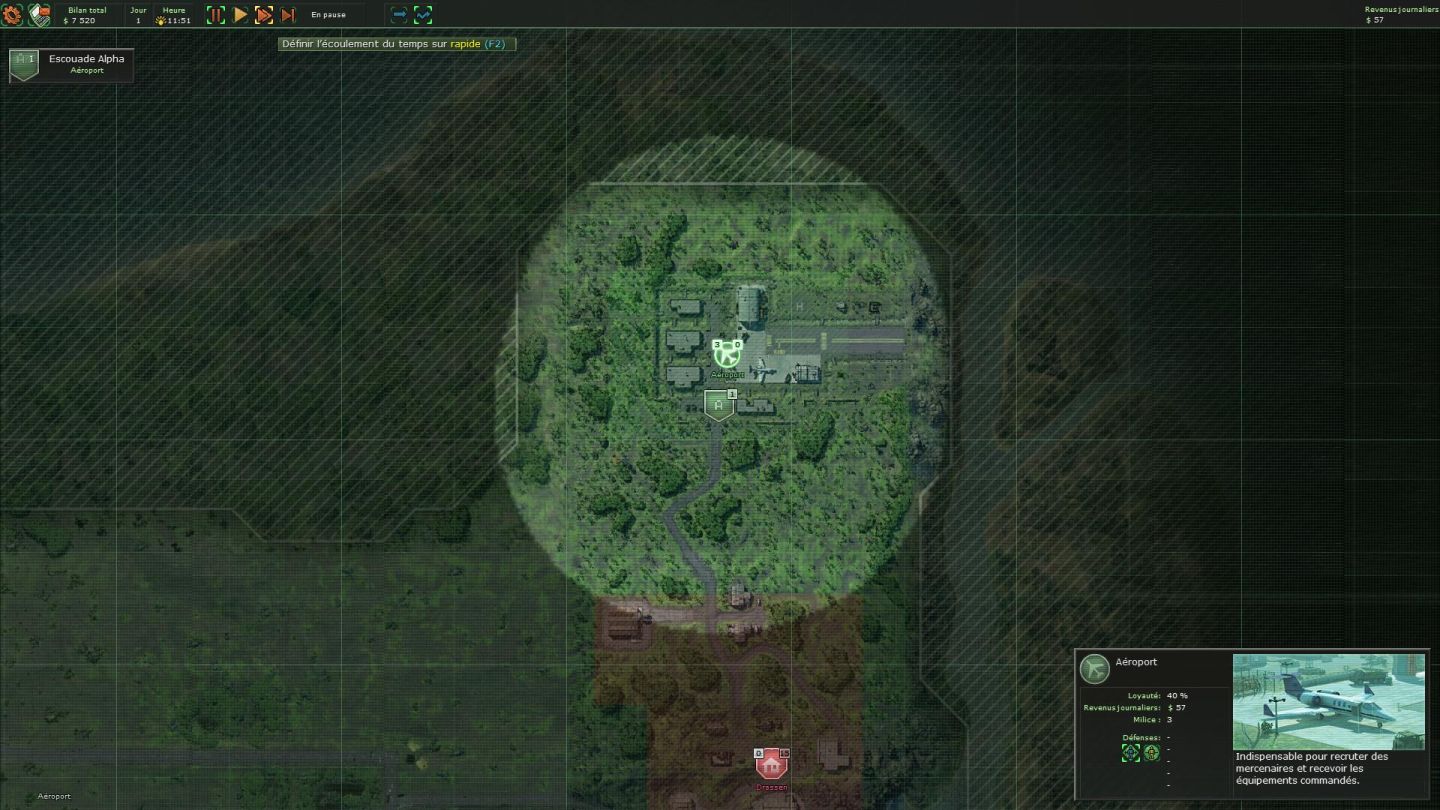Open the laptop with mail icon
Image resolution: width=1440 pixels, height=810 pixels.
point(39,15)
